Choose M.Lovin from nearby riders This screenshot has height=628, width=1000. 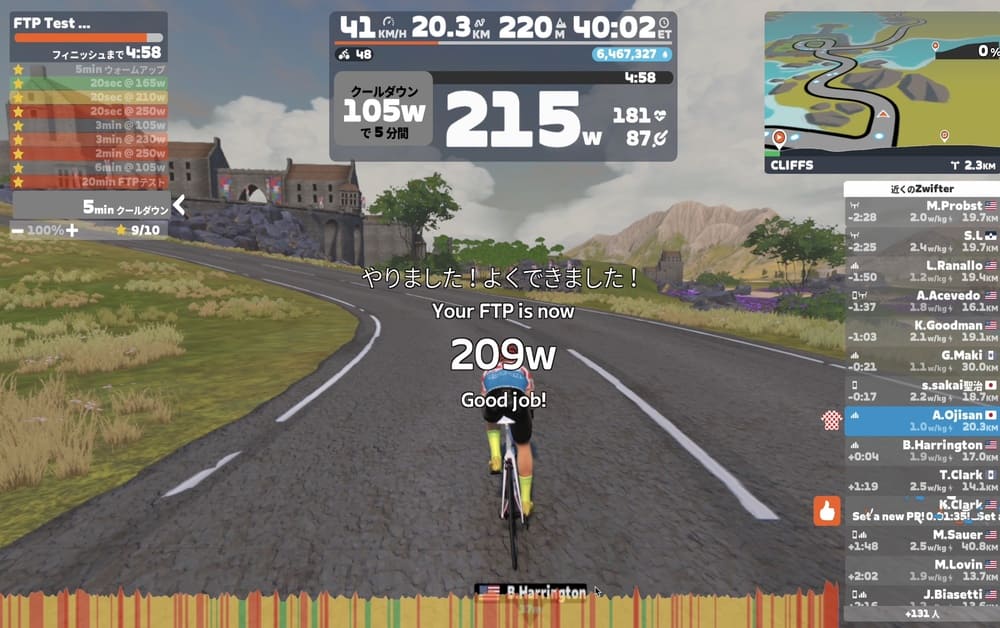[x=921, y=570]
